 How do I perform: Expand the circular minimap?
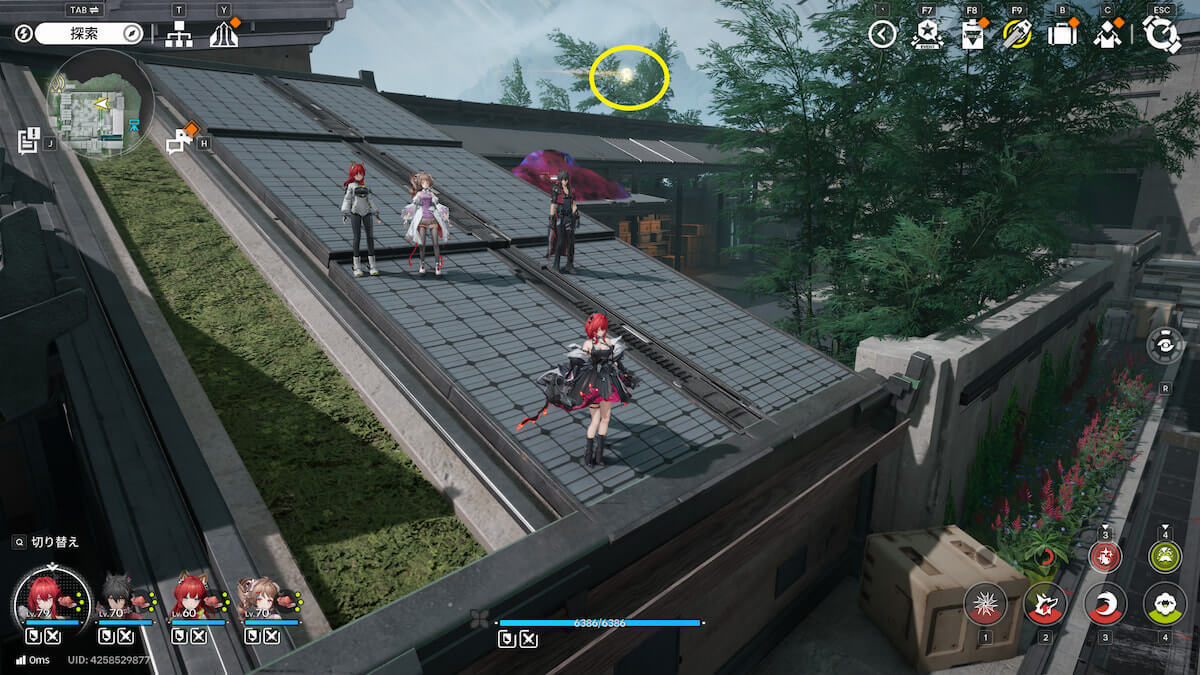(x=100, y=102)
